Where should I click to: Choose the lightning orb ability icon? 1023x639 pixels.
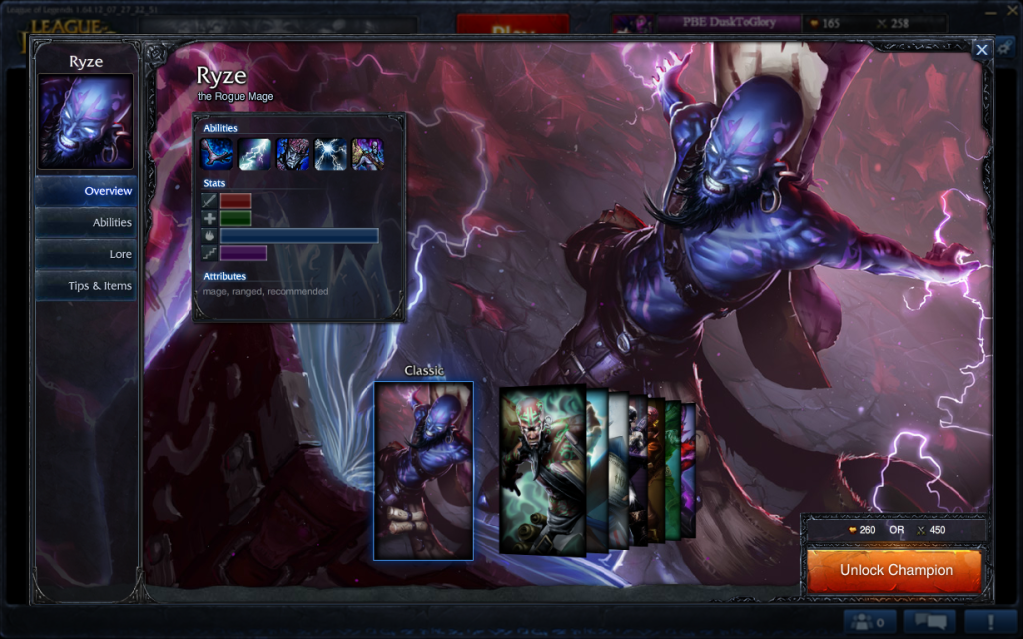pyautogui.click(x=330, y=154)
